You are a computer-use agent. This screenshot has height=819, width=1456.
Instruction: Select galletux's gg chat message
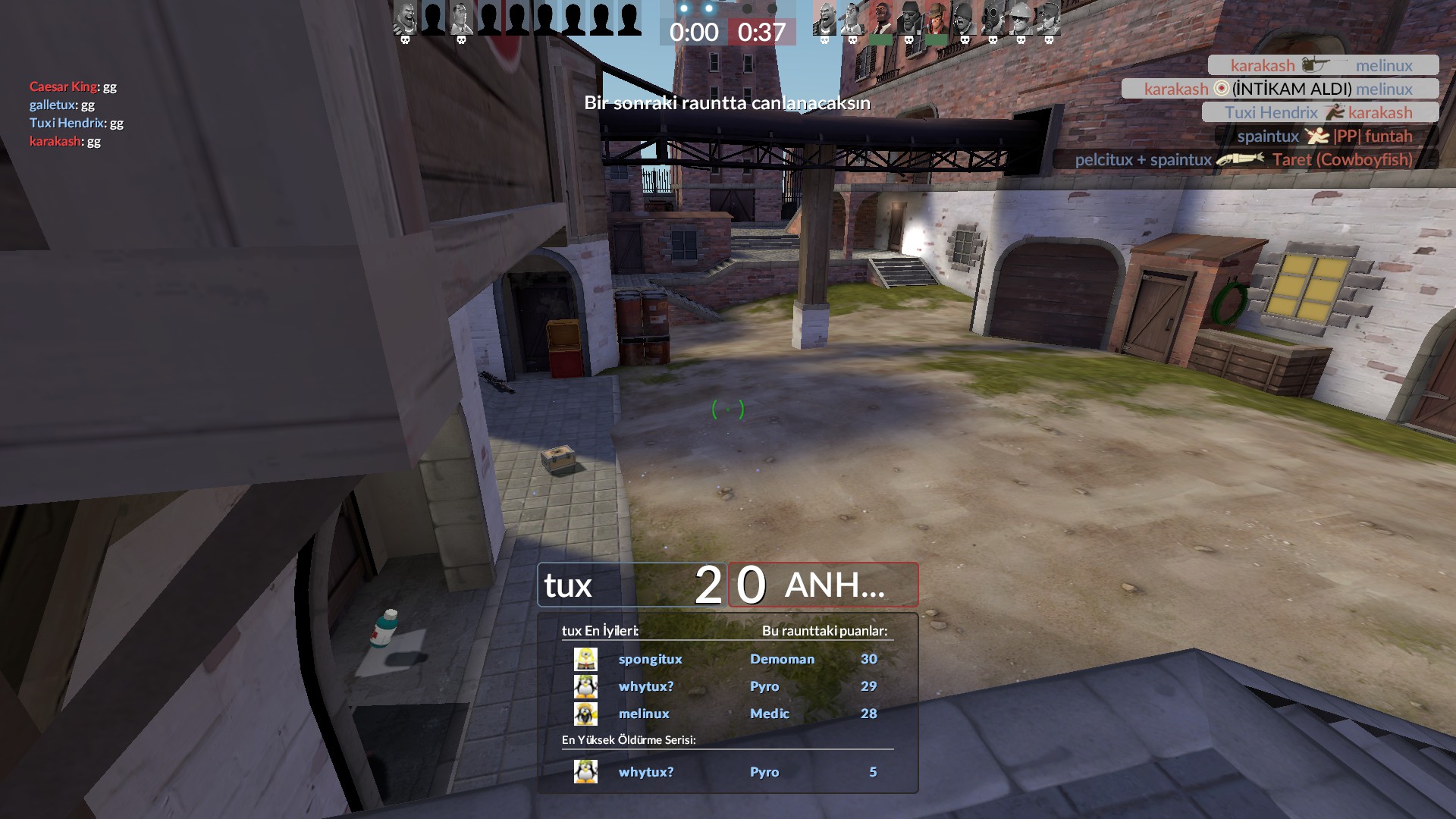point(62,105)
